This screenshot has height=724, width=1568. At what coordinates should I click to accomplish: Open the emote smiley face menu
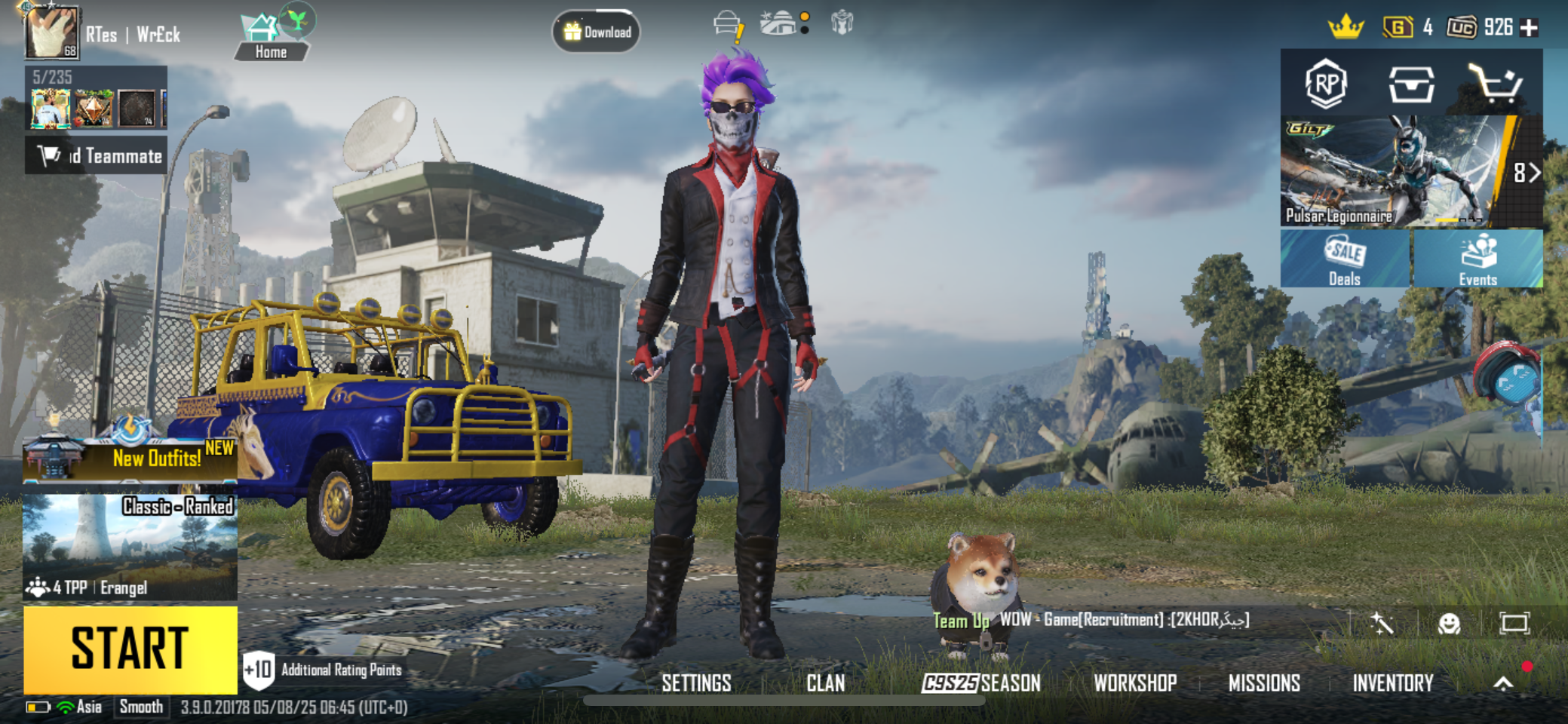tap(1449, 624)
